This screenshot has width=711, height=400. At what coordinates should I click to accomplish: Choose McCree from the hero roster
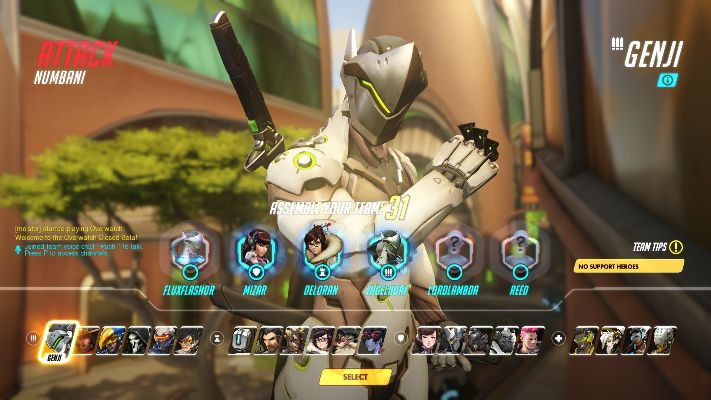[x=87, y=340]
